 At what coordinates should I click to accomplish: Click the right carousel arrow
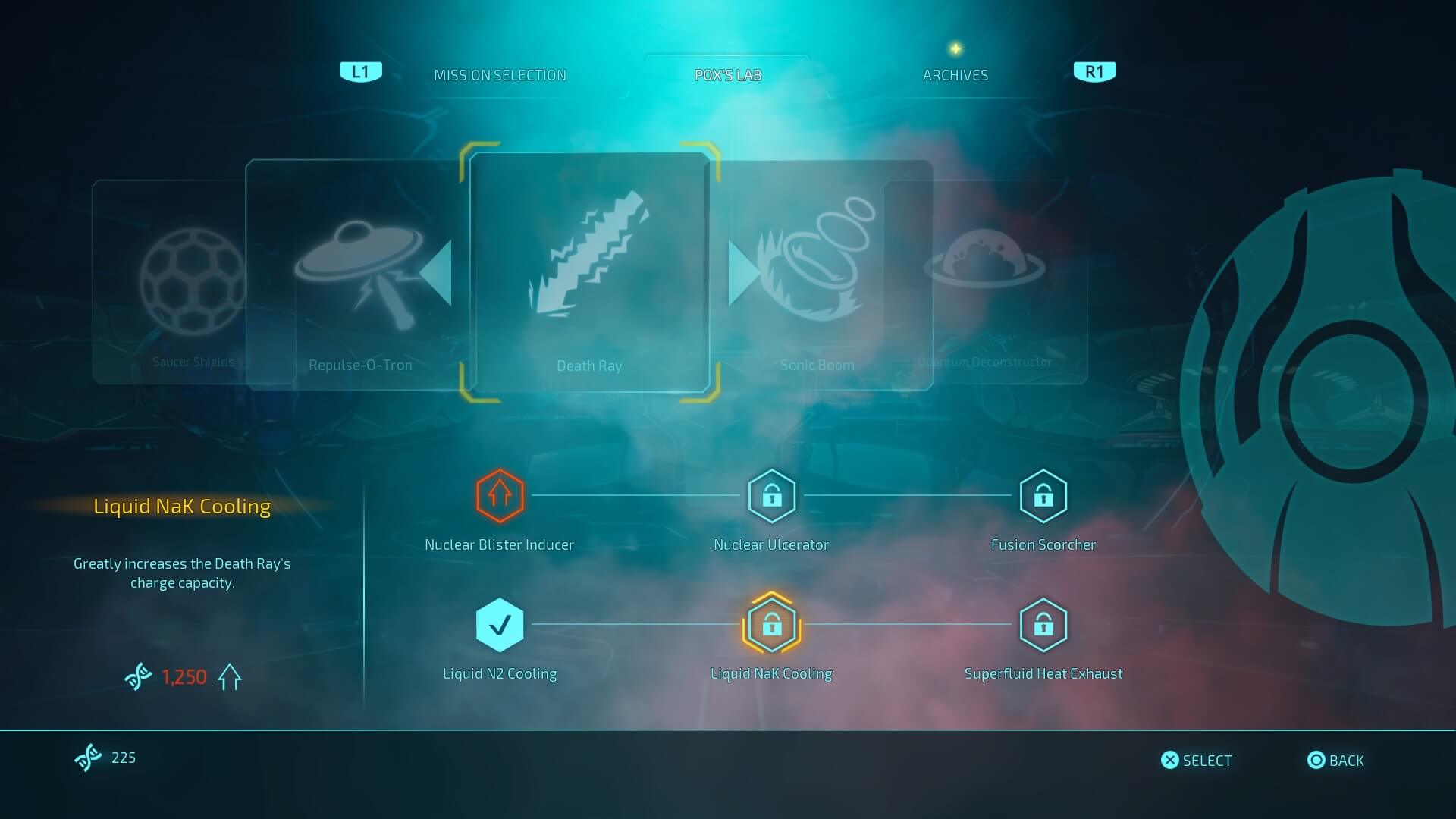pyautogui.click(x=742, y=273)
